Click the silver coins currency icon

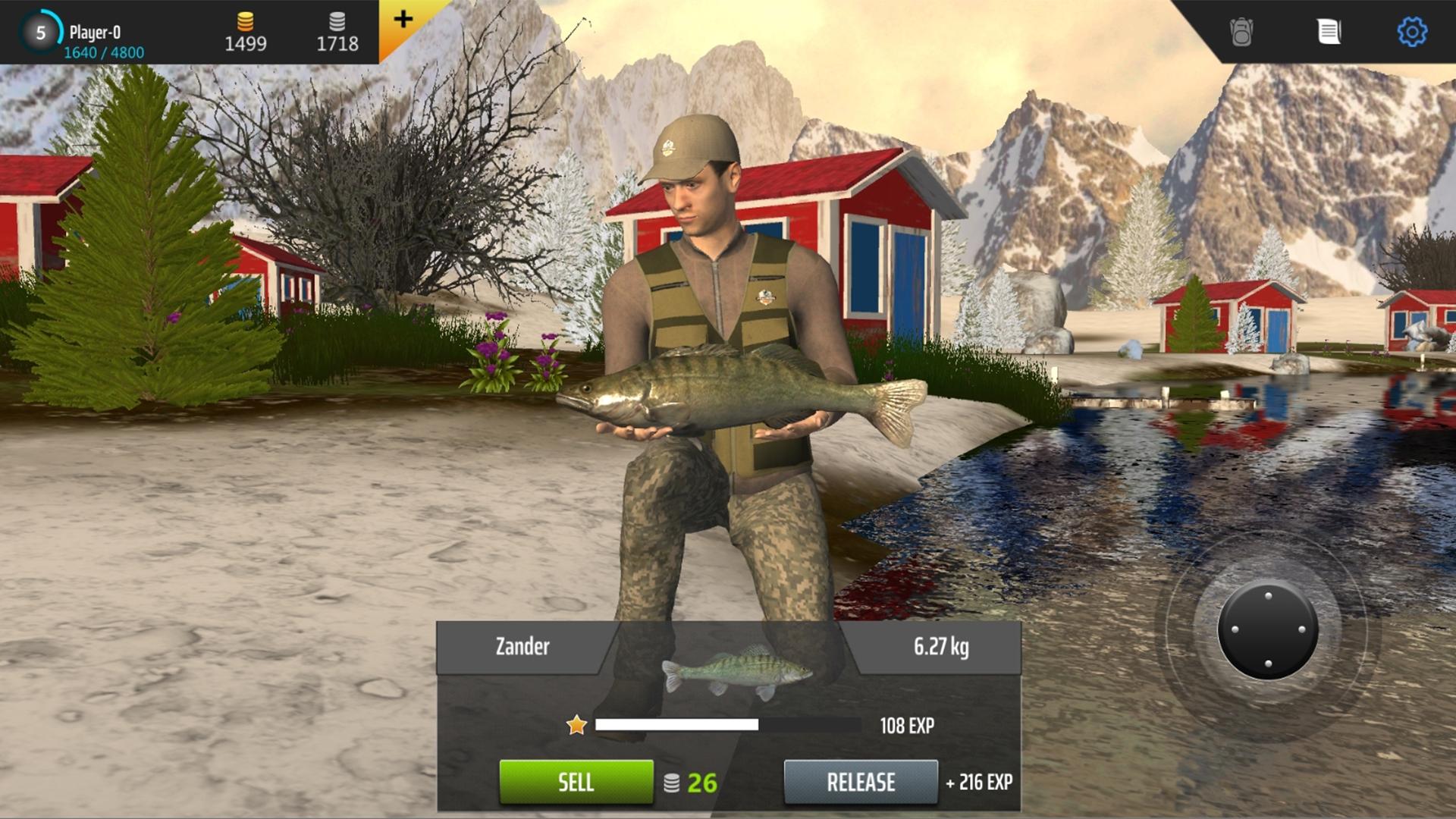click(337, 23)
